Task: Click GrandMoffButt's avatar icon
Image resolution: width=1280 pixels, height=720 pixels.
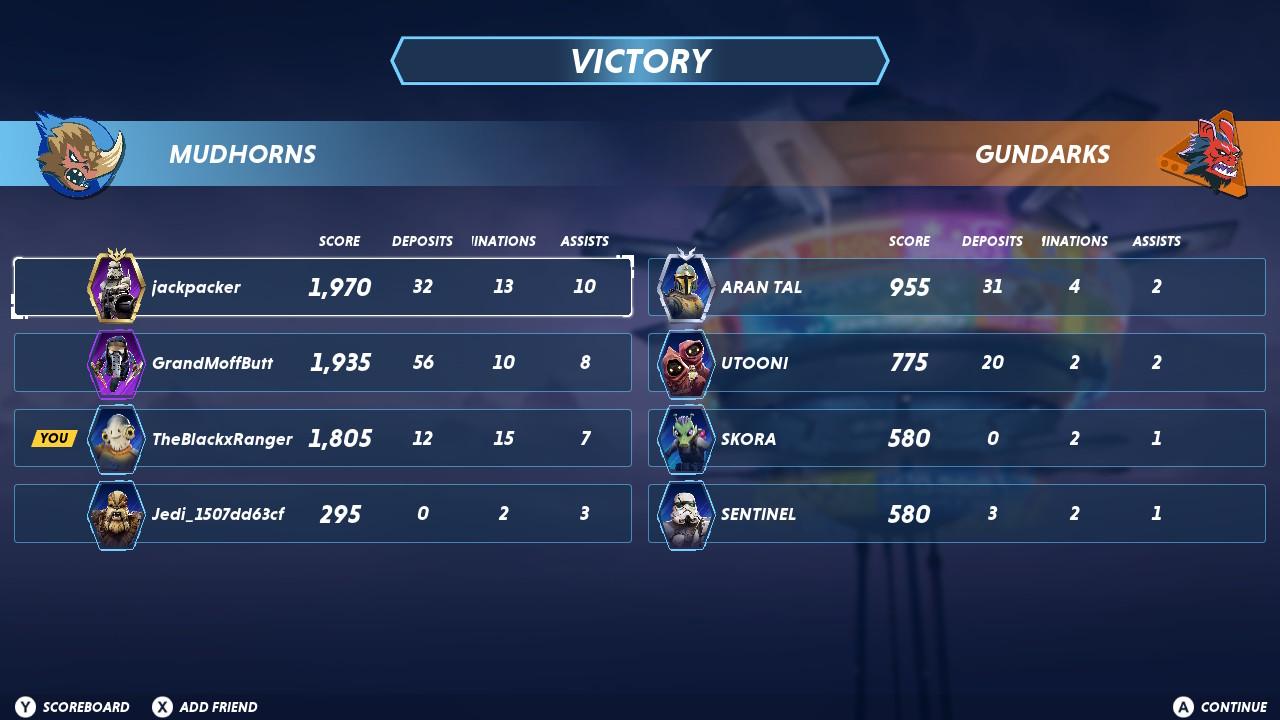Action: click(x=115, y=362)
